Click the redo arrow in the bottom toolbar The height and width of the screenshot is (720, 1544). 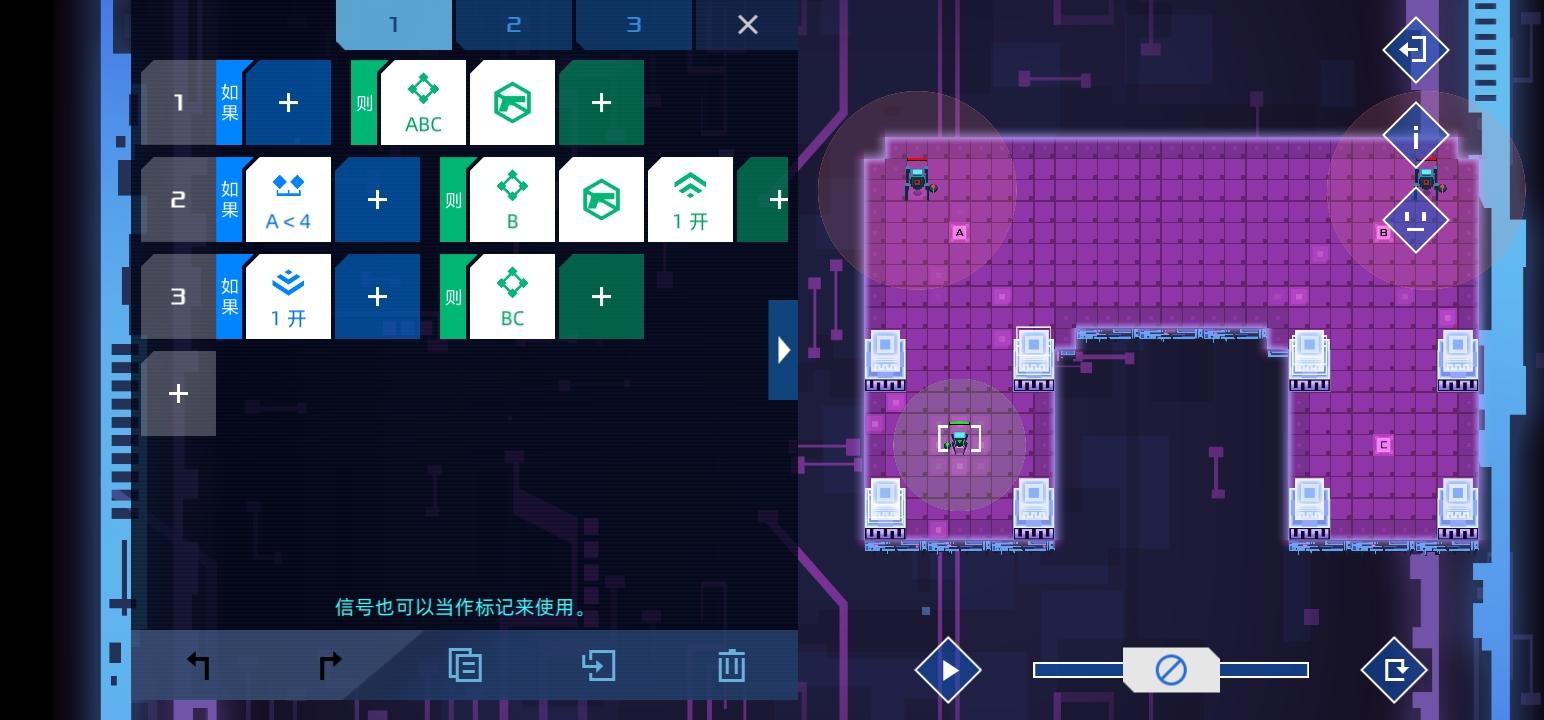click(x=328, y=664)
